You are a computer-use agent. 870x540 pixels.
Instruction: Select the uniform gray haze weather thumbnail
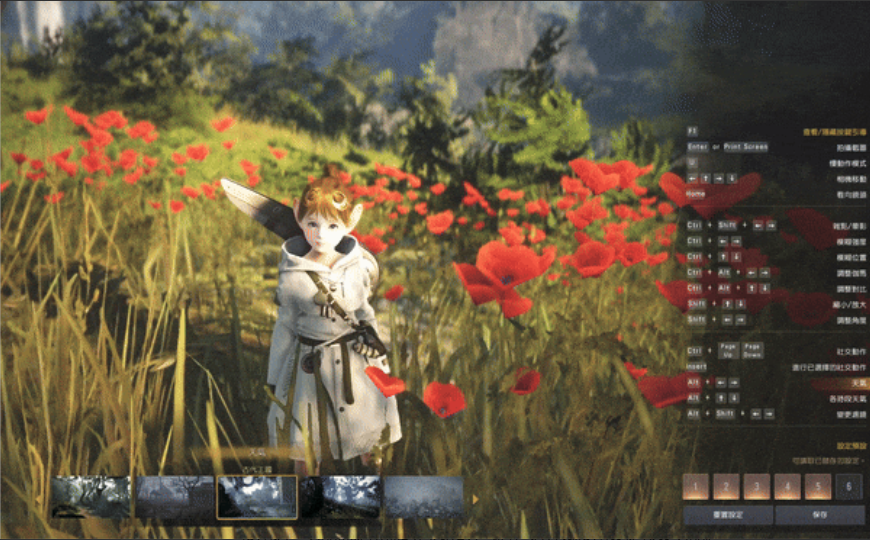click(423, 497)
